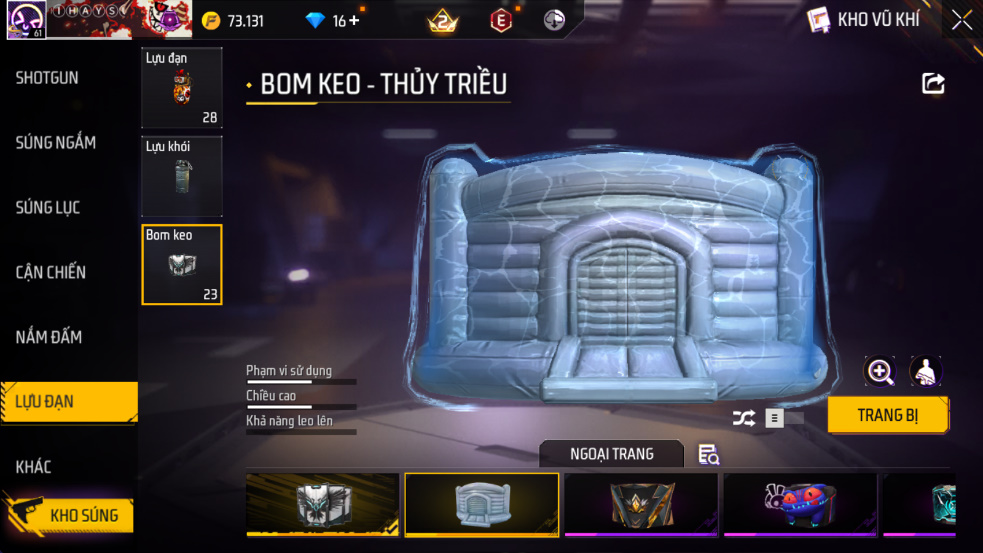Equip skin with Trang Bị button

pyautogui.click(x=887, y=415)
